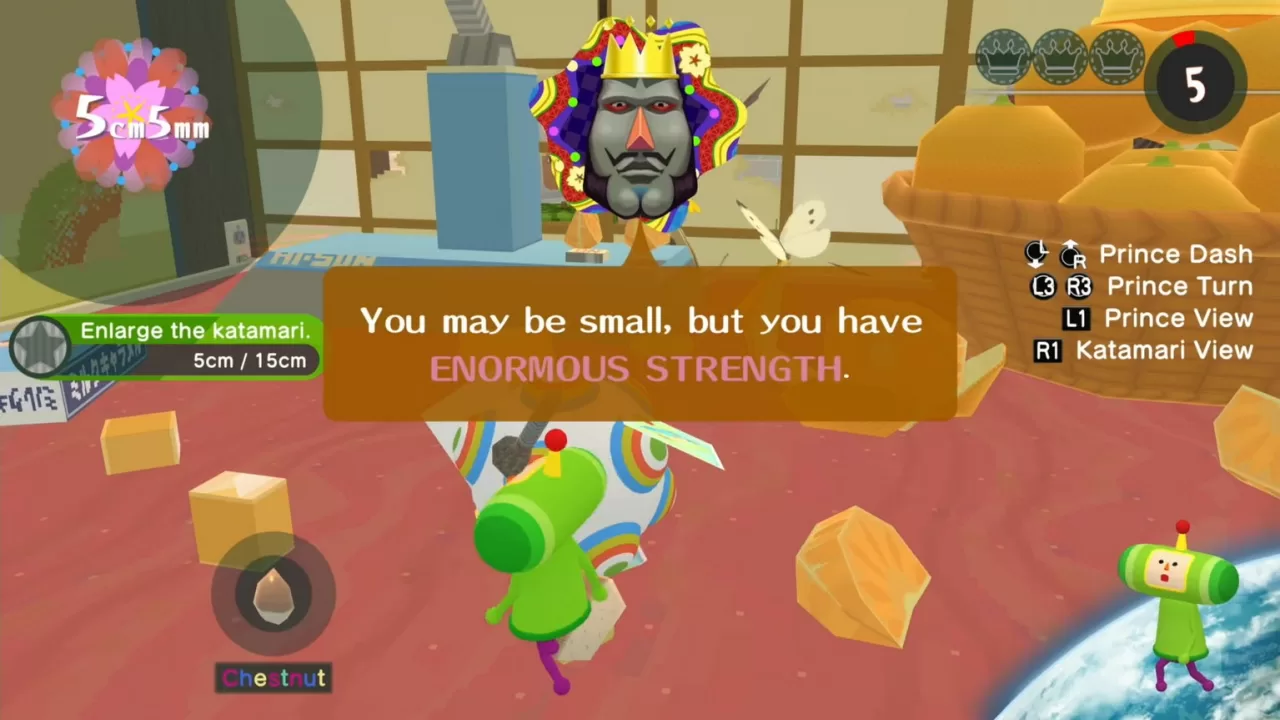Image resolution: width=1280 pixels, height=720 pixels.
Task: Toggle the Prince Dash control entry
Action: [x=1176, y=254]
